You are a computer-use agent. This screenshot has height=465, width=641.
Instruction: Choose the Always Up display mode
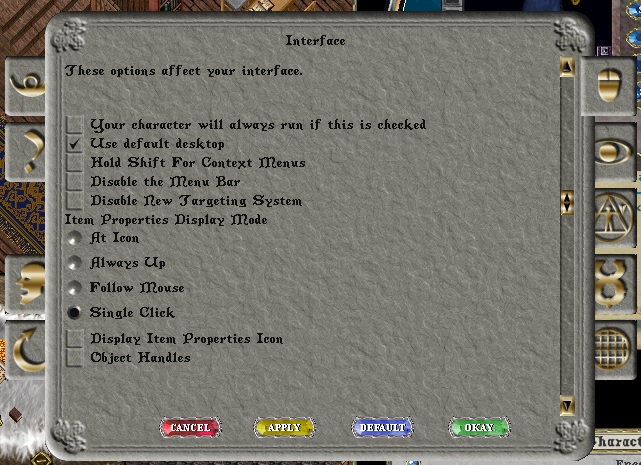74,264
